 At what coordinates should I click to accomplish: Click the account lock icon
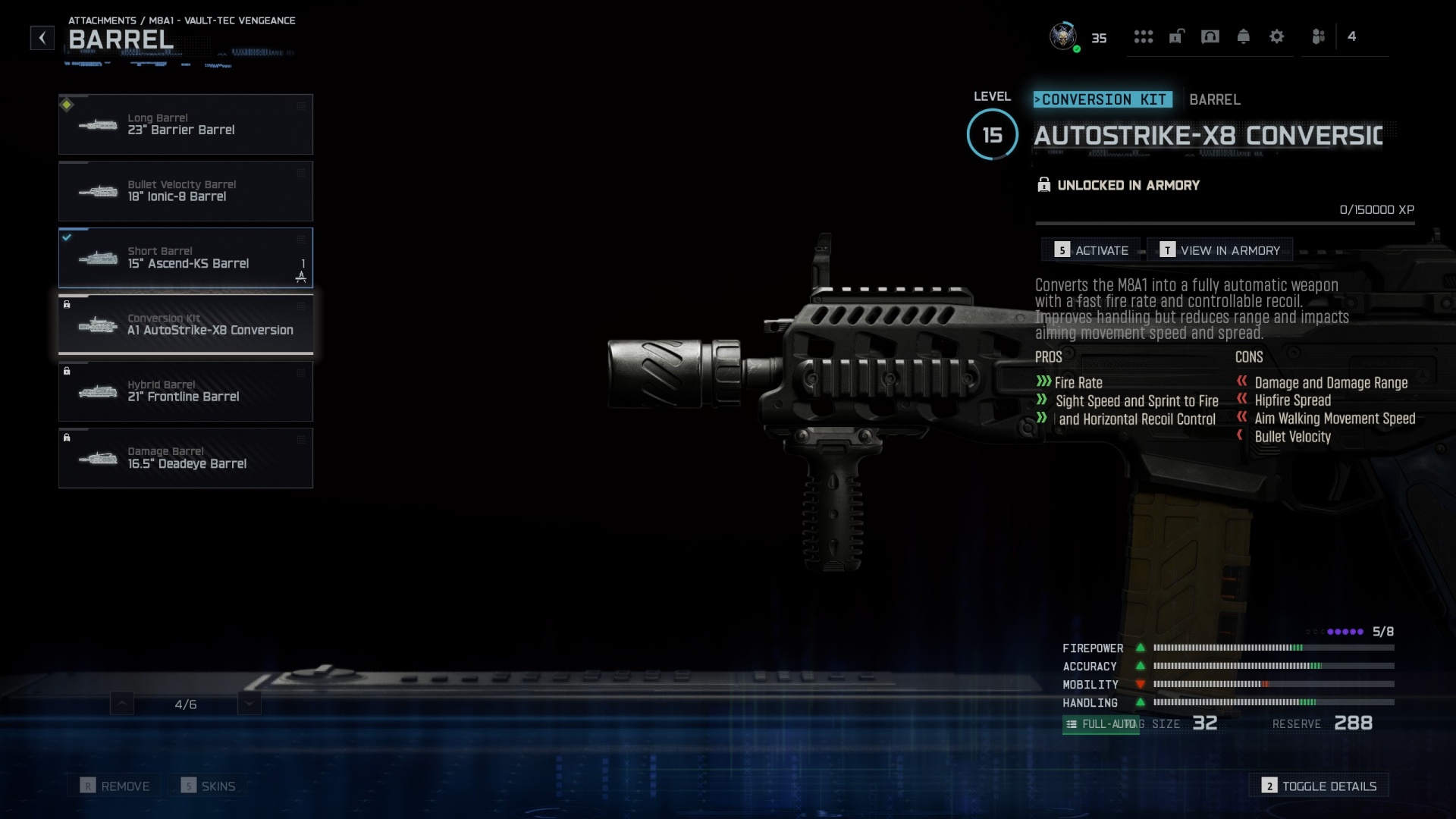[1176, 36]
